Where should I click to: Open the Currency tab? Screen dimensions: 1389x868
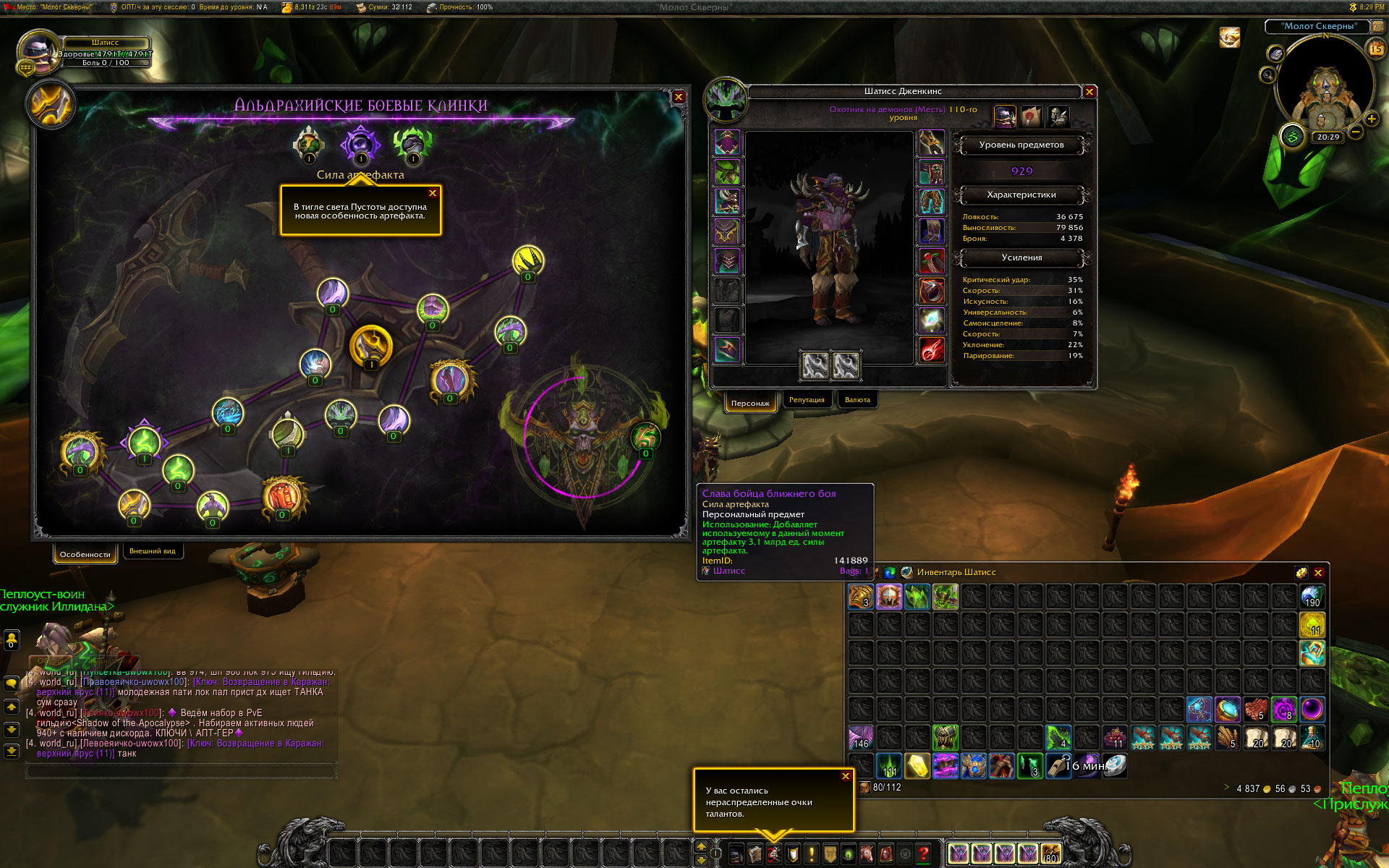857,400
